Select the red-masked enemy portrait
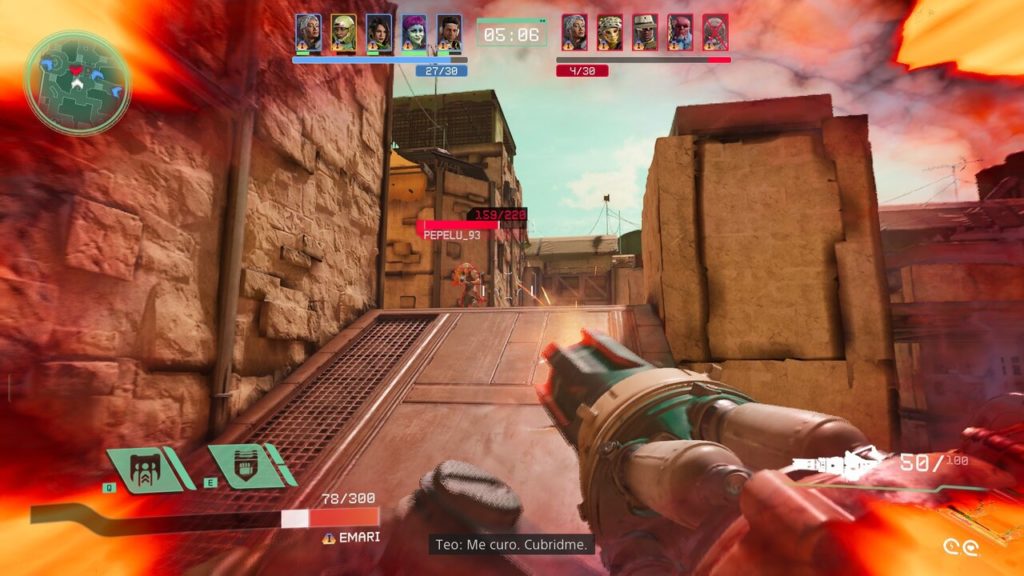 pyautogui.click(x=680, y=33)
